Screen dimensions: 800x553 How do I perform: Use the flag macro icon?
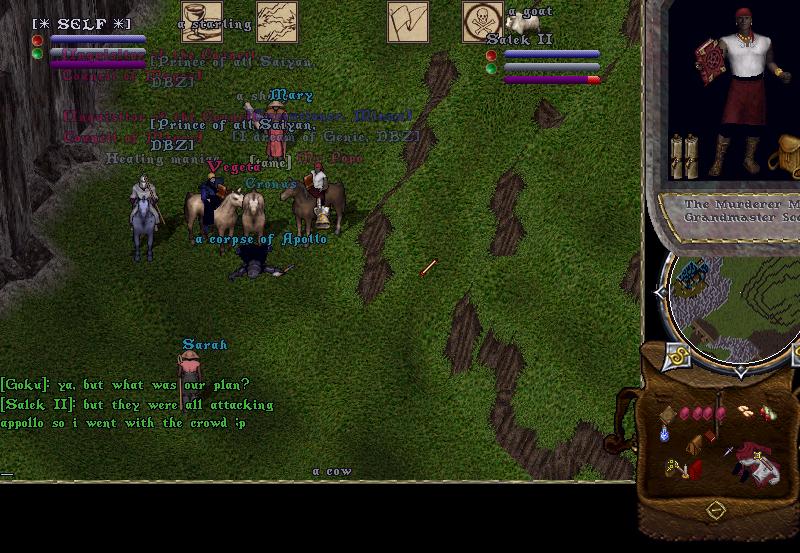tap(408, 22)
